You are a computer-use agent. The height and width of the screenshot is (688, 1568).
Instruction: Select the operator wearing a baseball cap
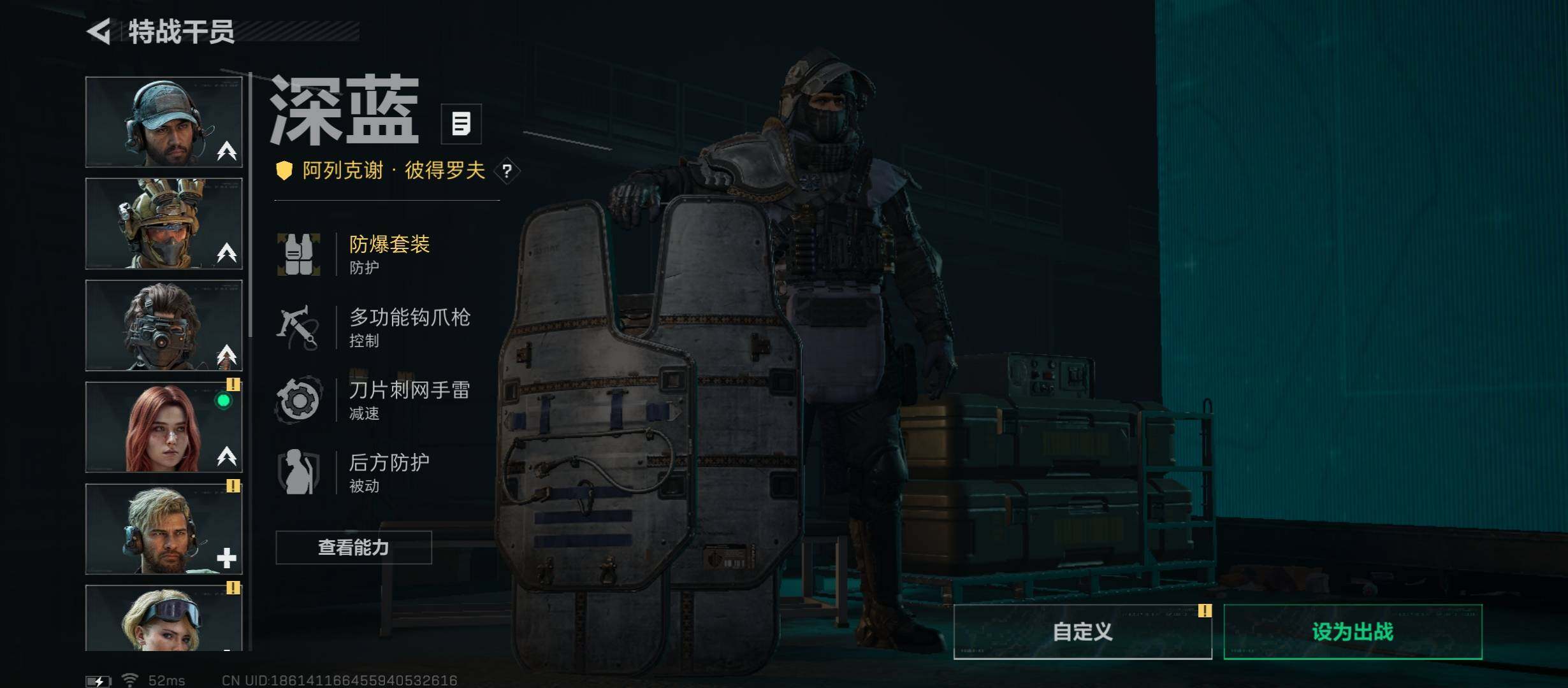[x=164, y=122]
